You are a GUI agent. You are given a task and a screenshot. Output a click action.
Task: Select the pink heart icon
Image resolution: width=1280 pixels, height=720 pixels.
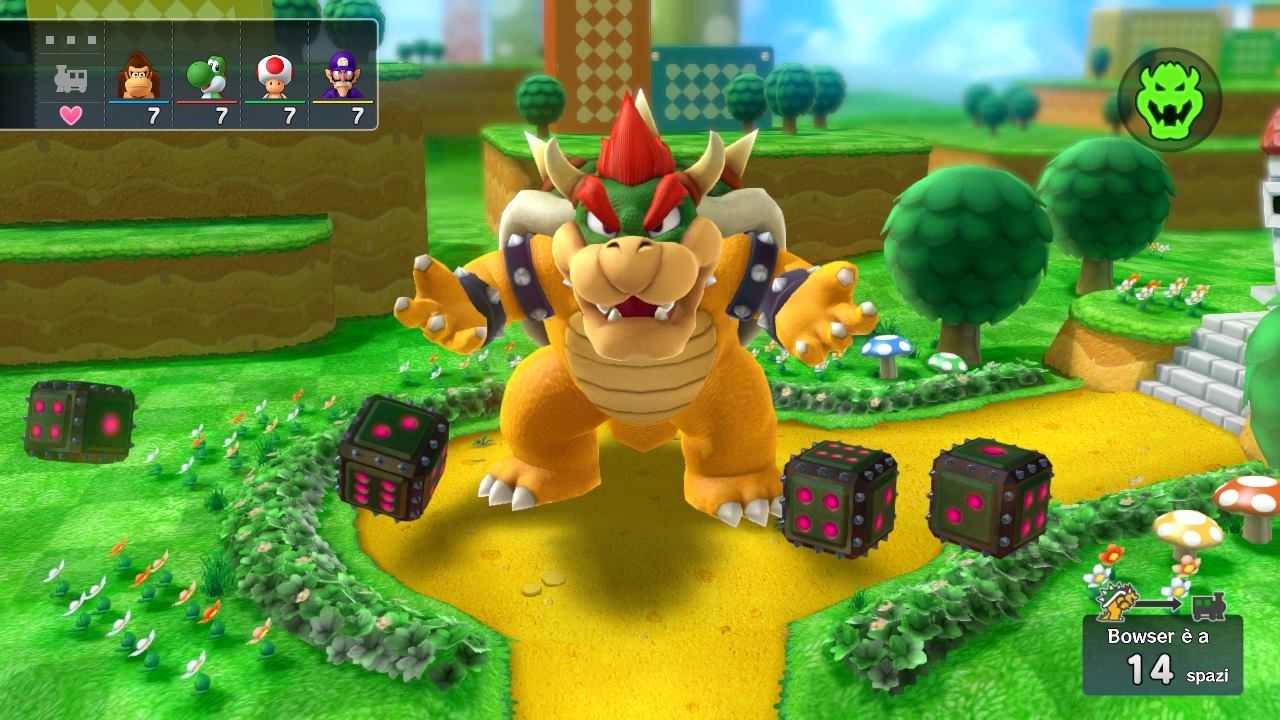pos(70,115)
